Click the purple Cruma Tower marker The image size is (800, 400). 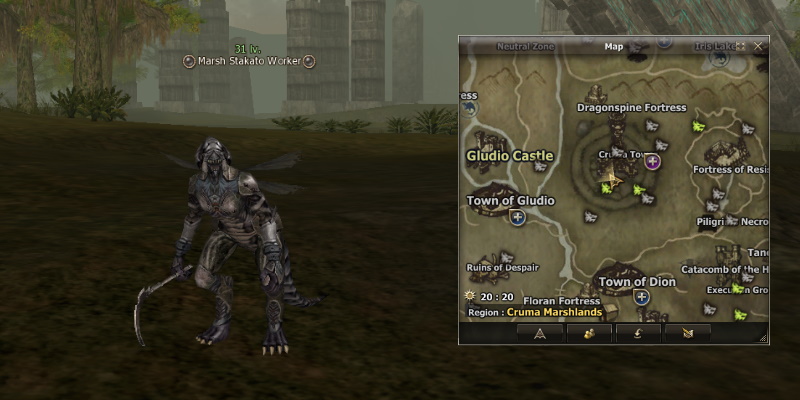tap(652, 160)
